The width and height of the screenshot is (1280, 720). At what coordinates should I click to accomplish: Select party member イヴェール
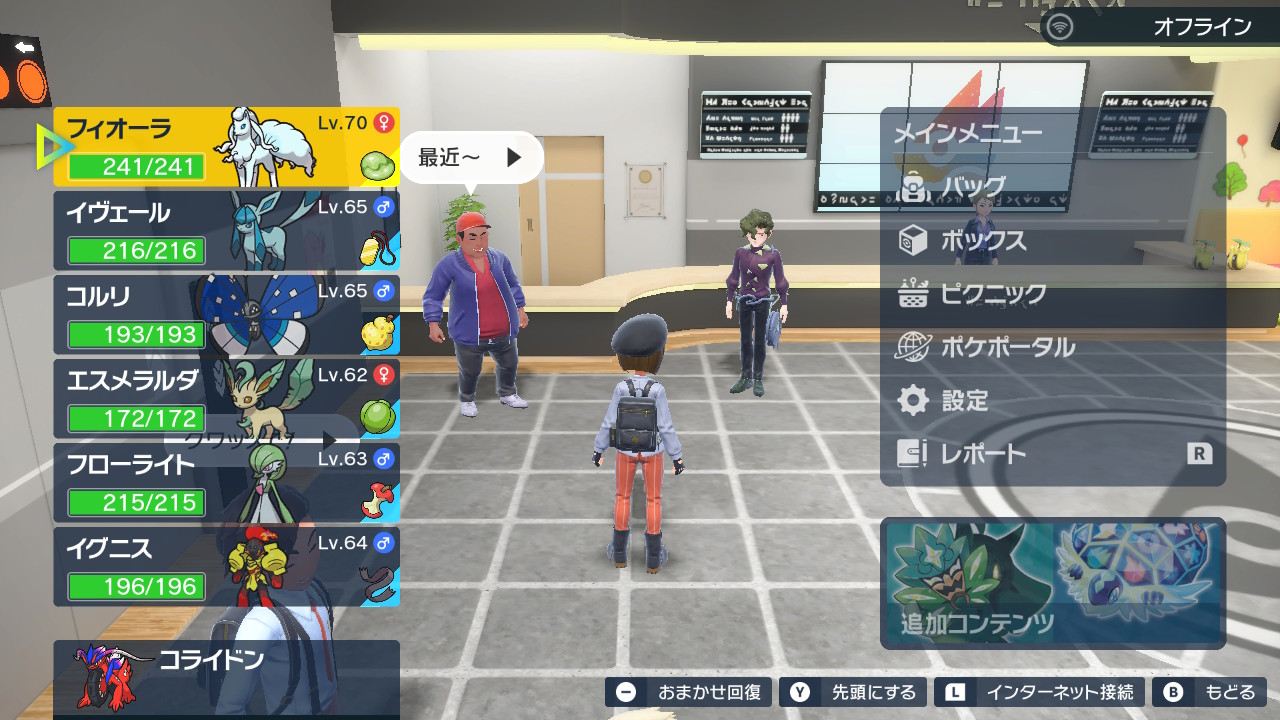pos(226,231)
